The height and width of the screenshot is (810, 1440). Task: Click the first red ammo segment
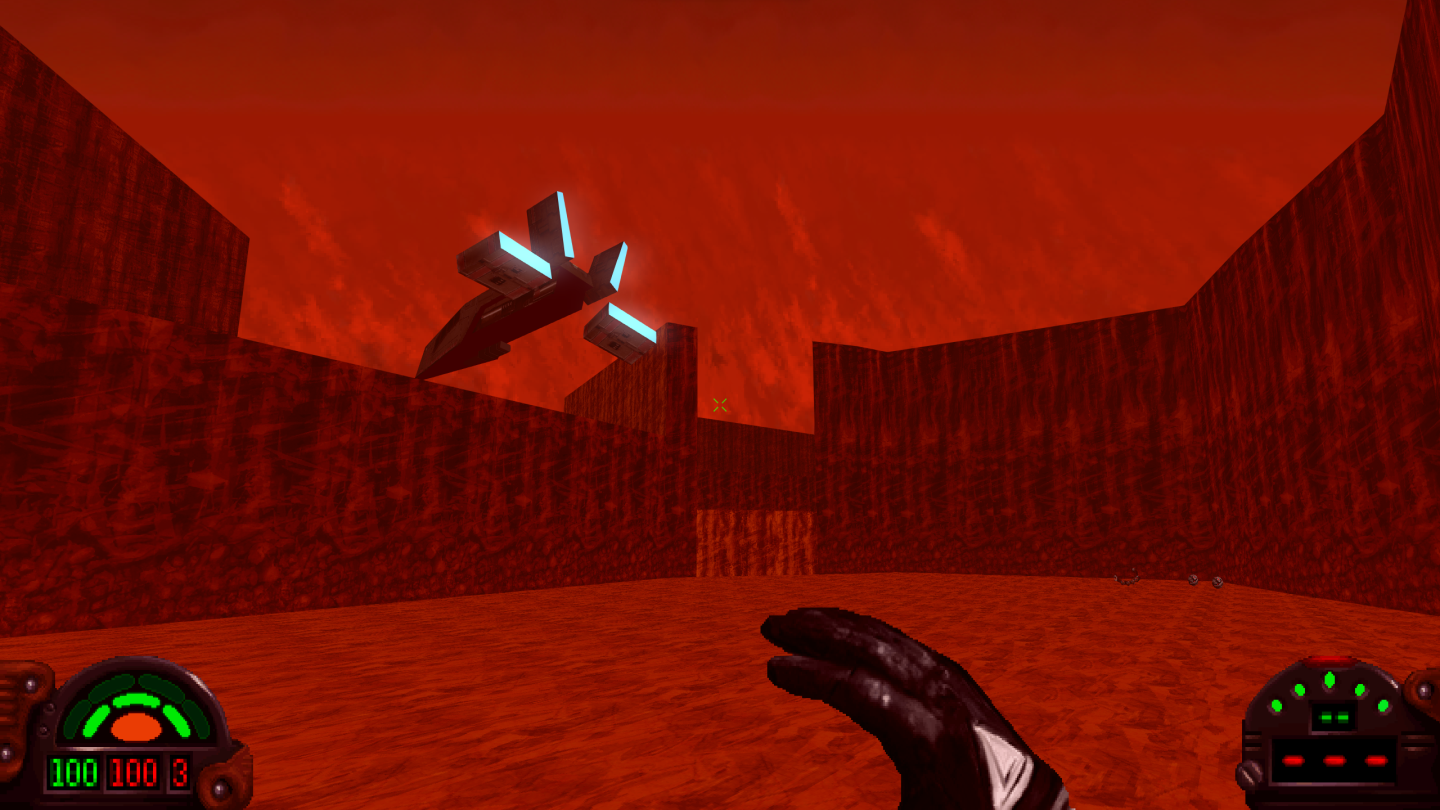(x=1294, y=760)
